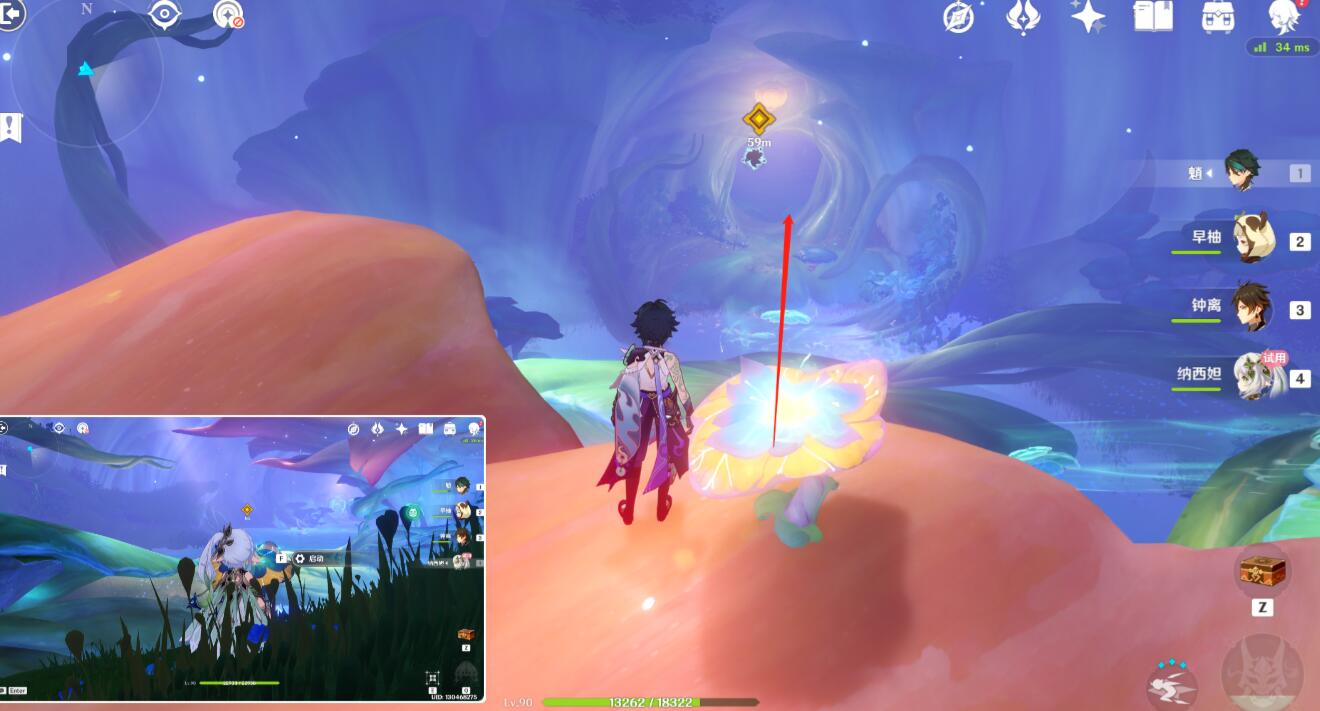Activate the sprint dash button

click(x=1172, y=685)
